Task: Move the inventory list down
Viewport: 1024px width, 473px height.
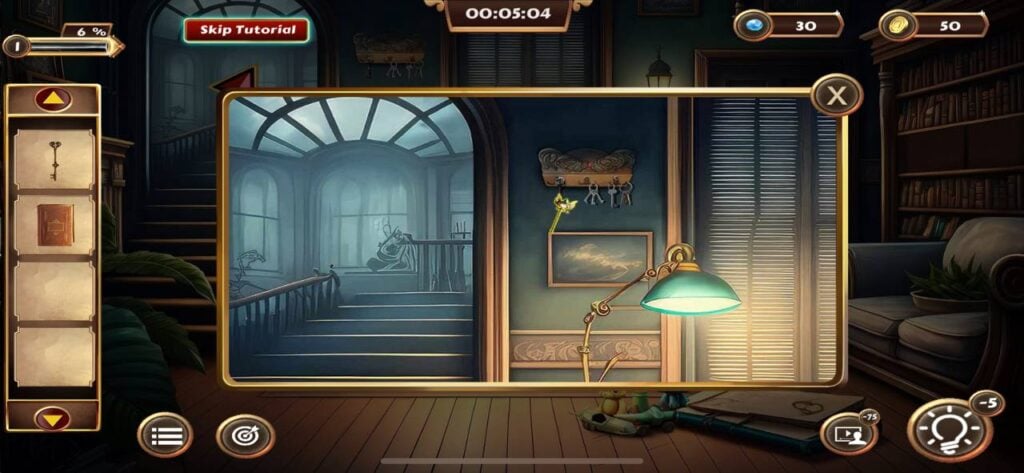Action: pyautogui.click(x=53, y=416)
